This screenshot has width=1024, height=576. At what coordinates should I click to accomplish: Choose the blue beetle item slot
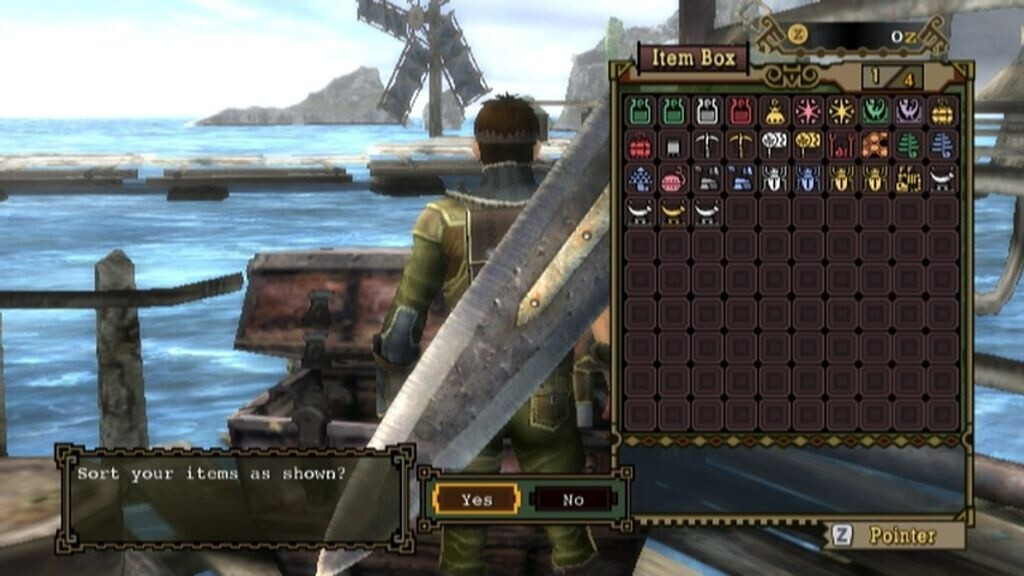pyautogui.click(x=808, y=179)
